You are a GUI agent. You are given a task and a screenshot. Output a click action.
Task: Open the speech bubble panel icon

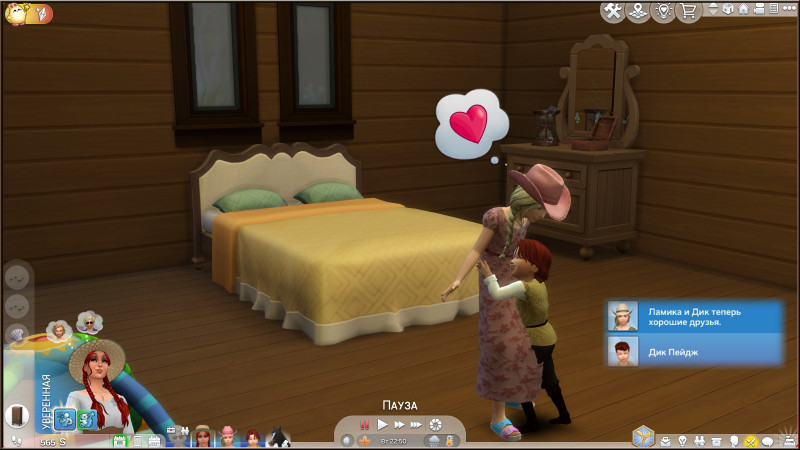click(768, 440)
